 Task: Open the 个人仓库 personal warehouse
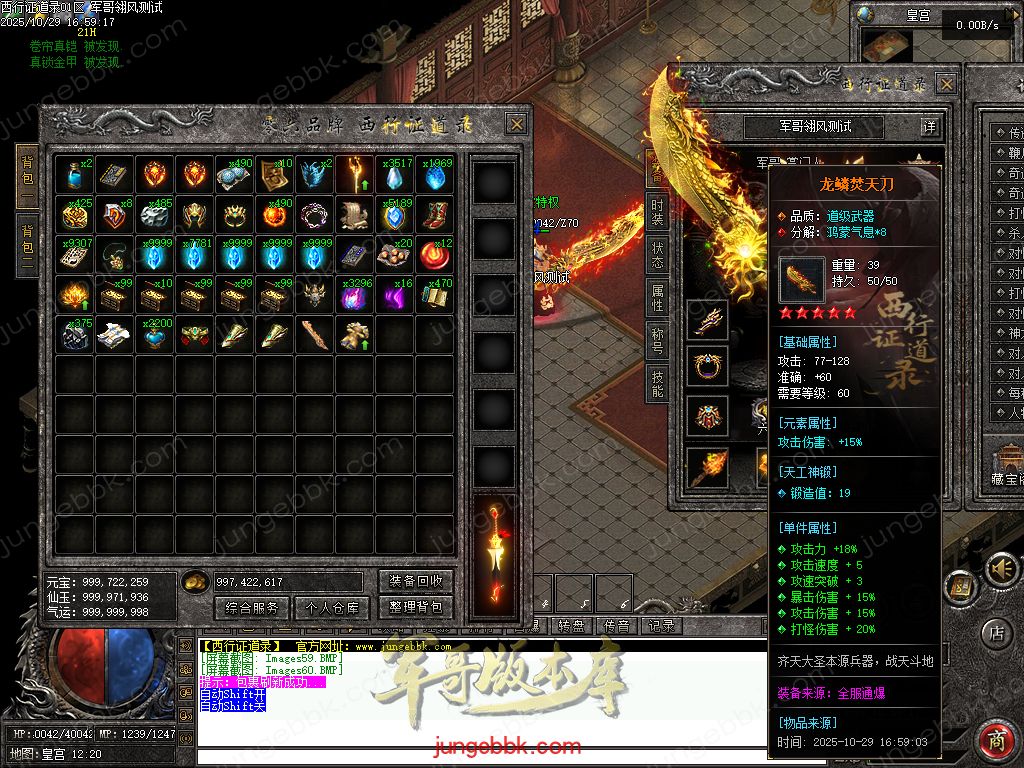[x=333, y=607]
